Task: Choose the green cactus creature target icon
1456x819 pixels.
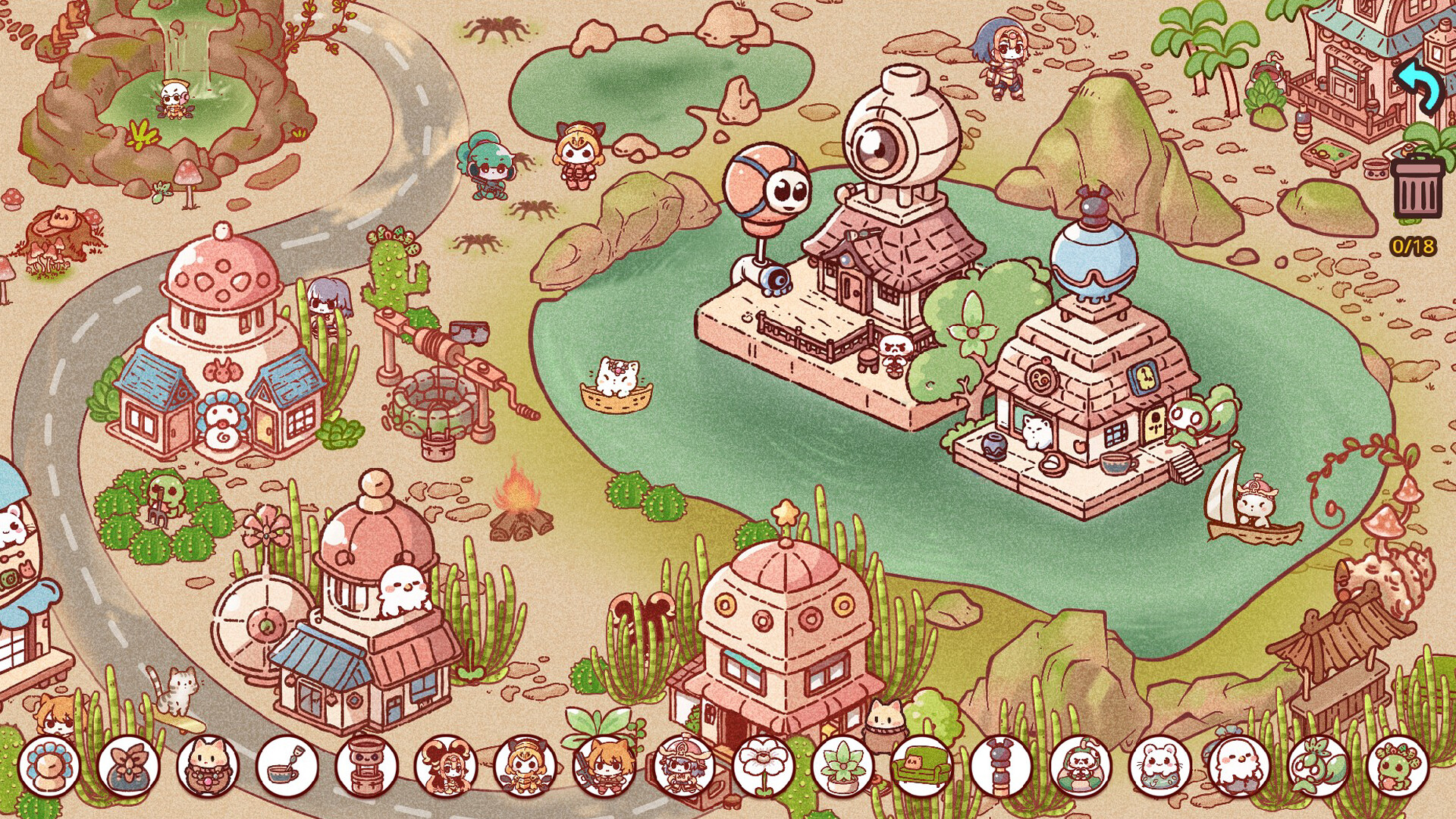Action: [1398, 766]
